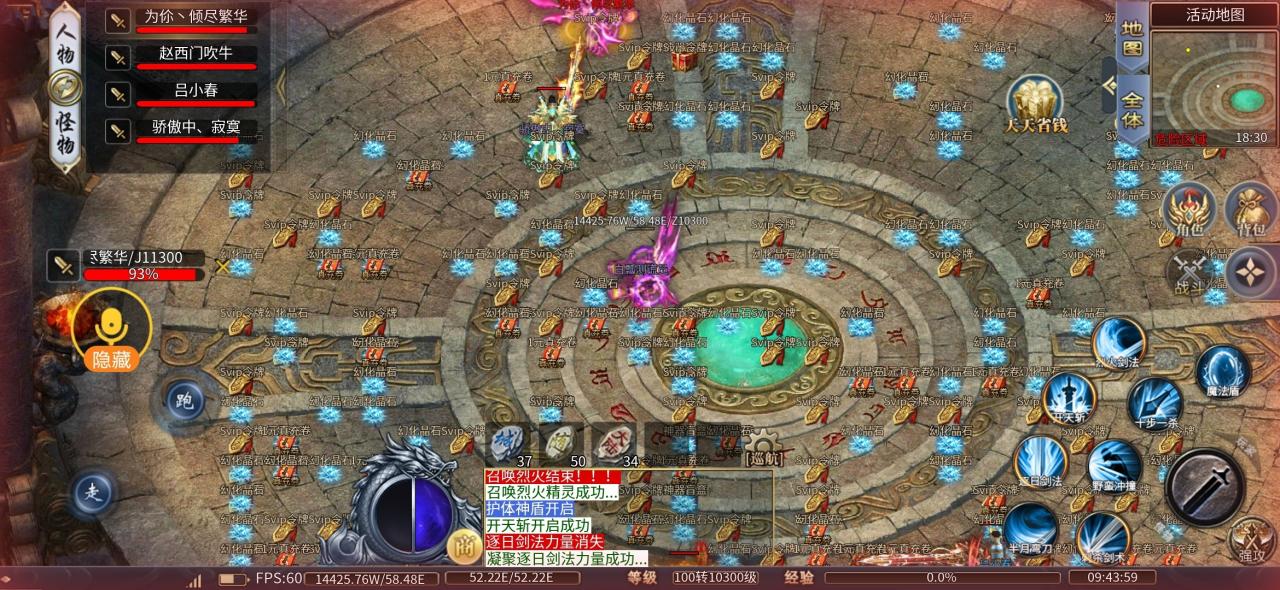This screenshot has width=1280, height=590.
Task: Trigger the 野蛮冲撞 charge skill
Action: coord(1114,468)
